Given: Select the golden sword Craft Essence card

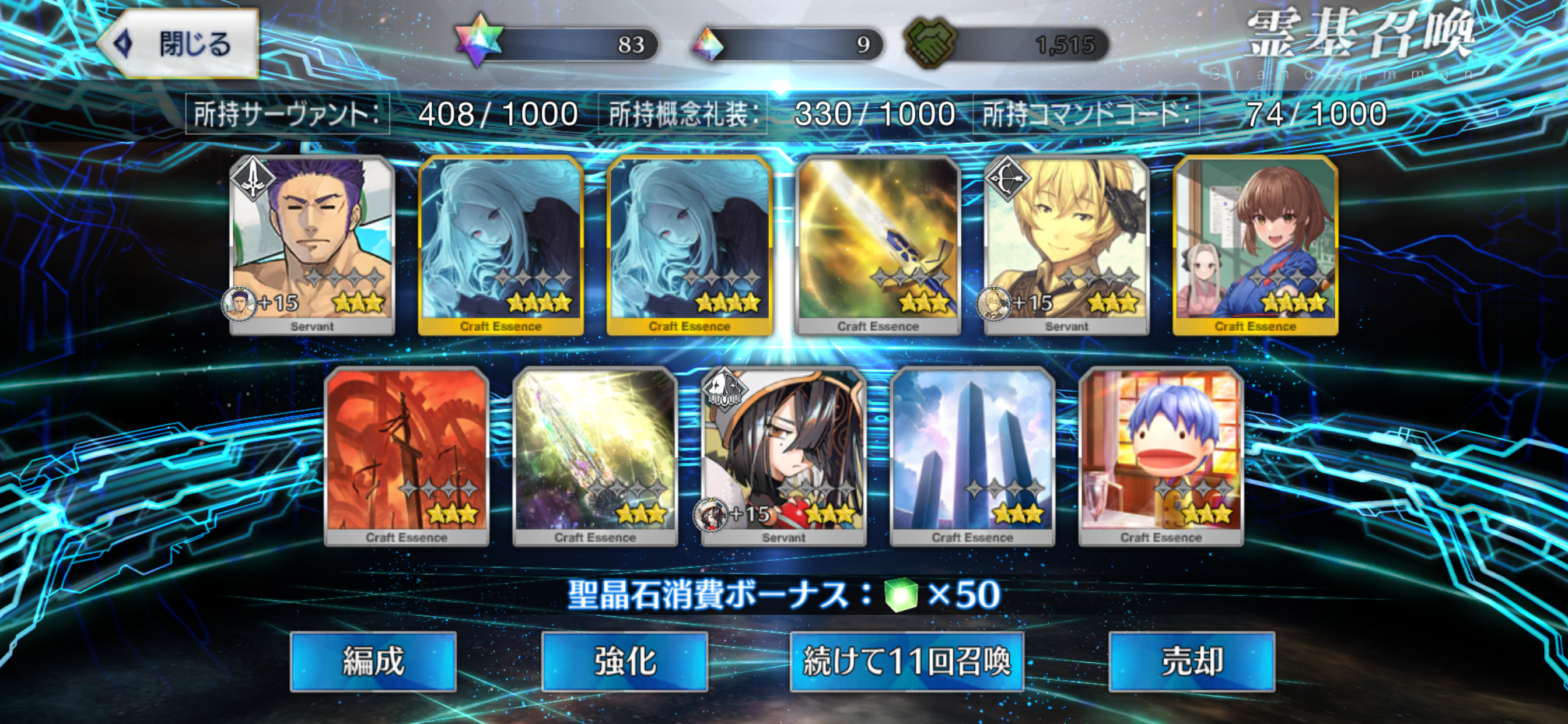Looking at the screenshot, I should click(878, 243).
